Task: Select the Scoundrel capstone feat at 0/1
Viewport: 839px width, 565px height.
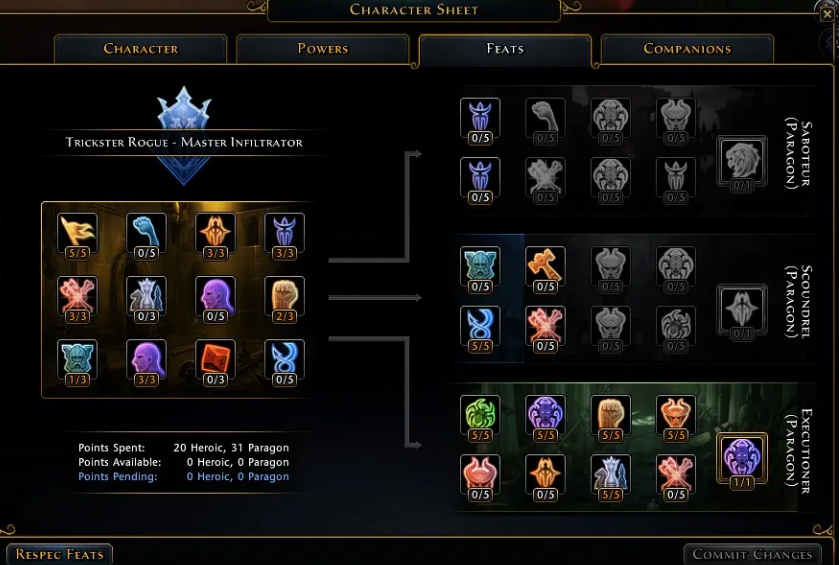Action: (742, 308)
